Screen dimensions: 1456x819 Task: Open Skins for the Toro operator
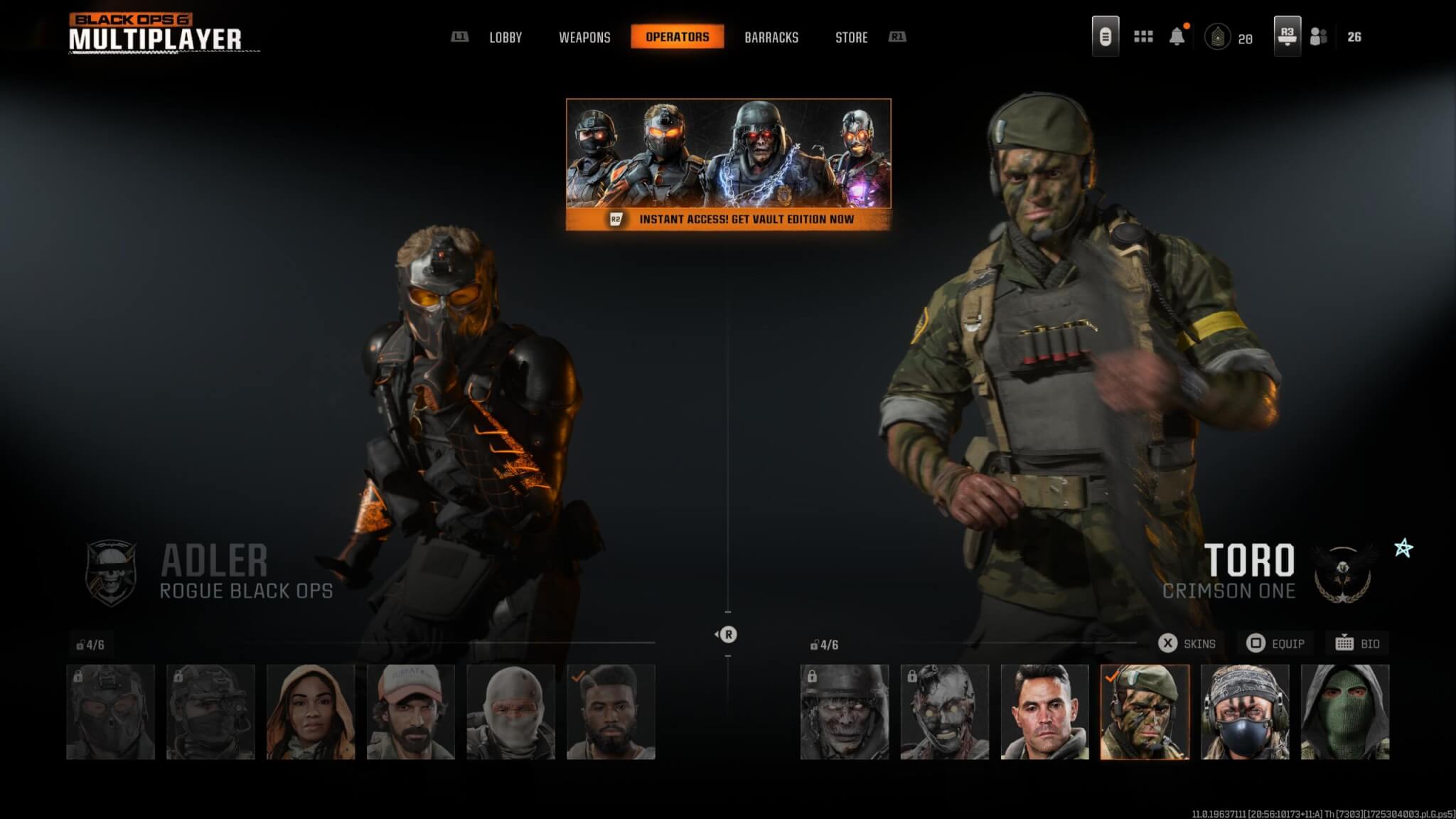[x=1187, y=643]
